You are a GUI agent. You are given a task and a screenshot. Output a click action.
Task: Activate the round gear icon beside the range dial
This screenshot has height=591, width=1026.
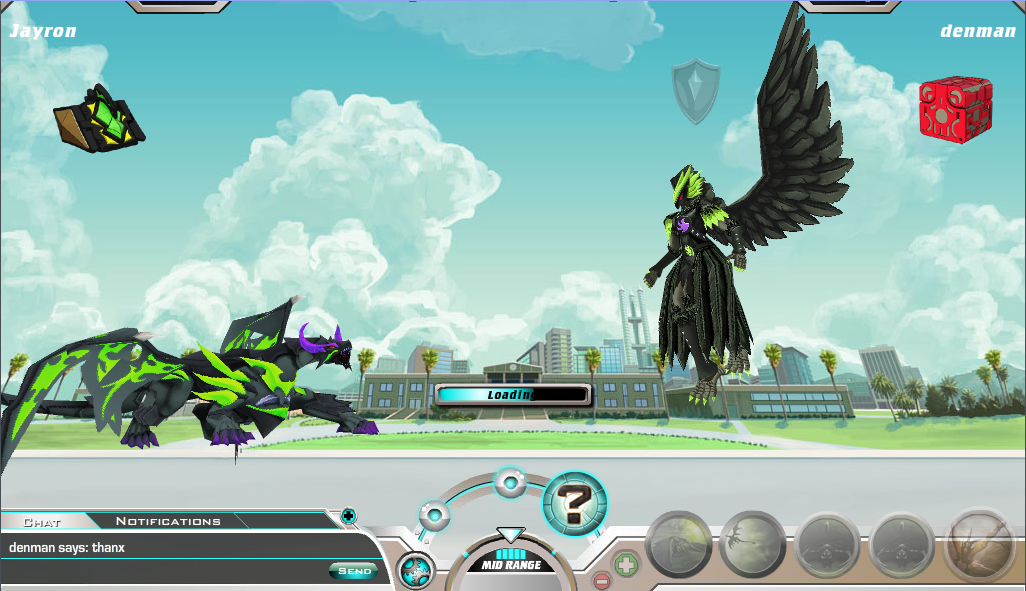pos(416,571)
